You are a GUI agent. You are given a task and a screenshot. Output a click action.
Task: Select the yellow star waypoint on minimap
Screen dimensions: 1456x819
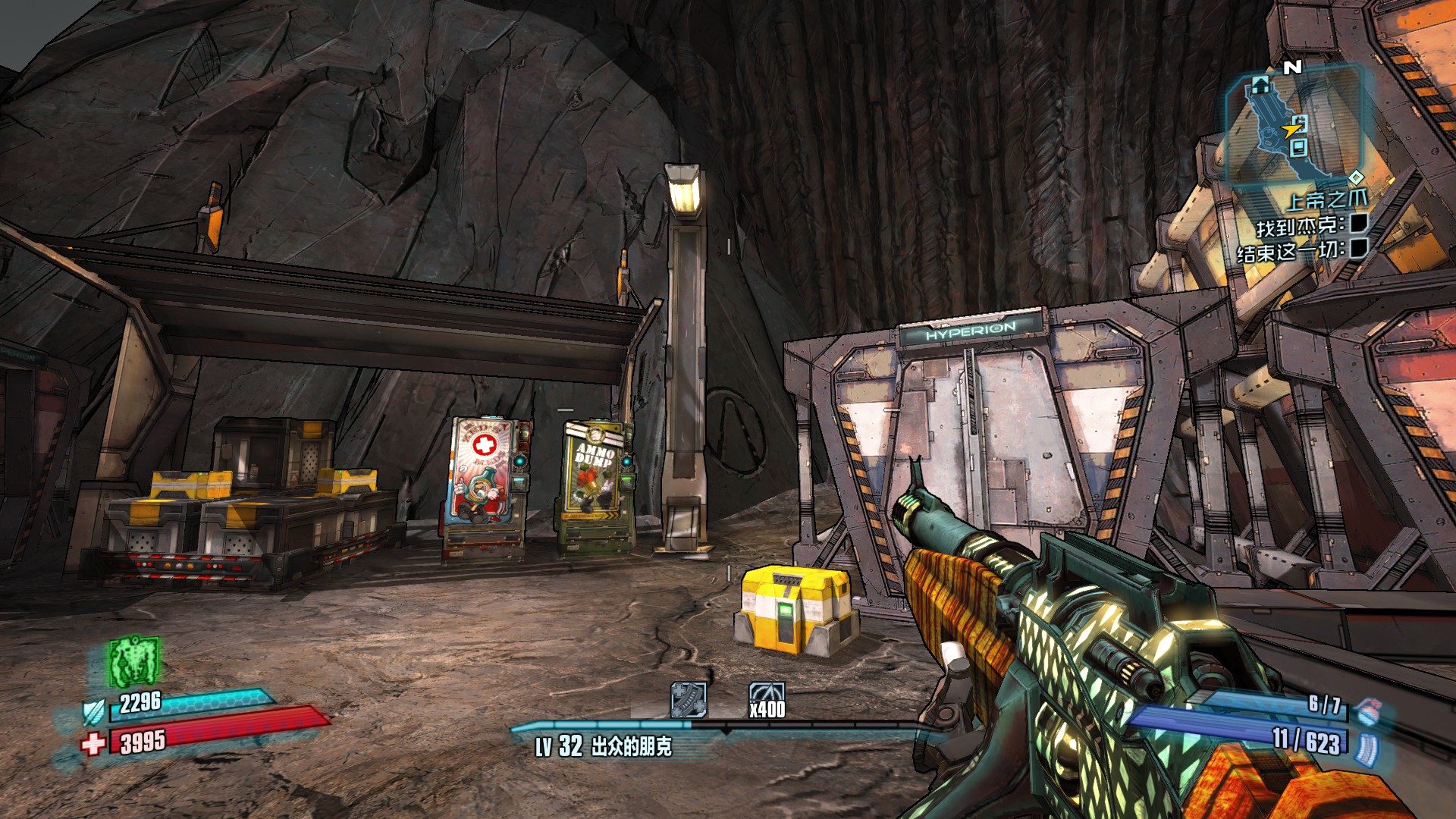click(1290, 130)
